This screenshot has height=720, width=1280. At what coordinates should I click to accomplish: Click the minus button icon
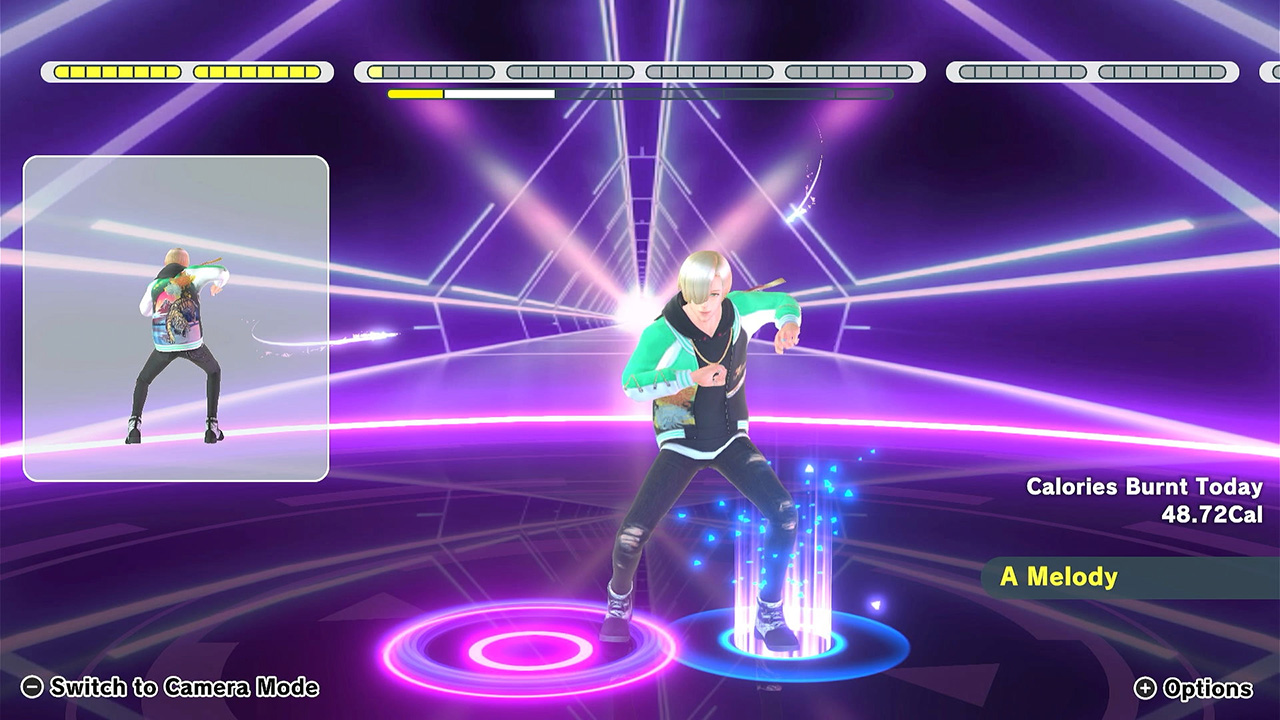pyautogui.click(x=33, y=688)
